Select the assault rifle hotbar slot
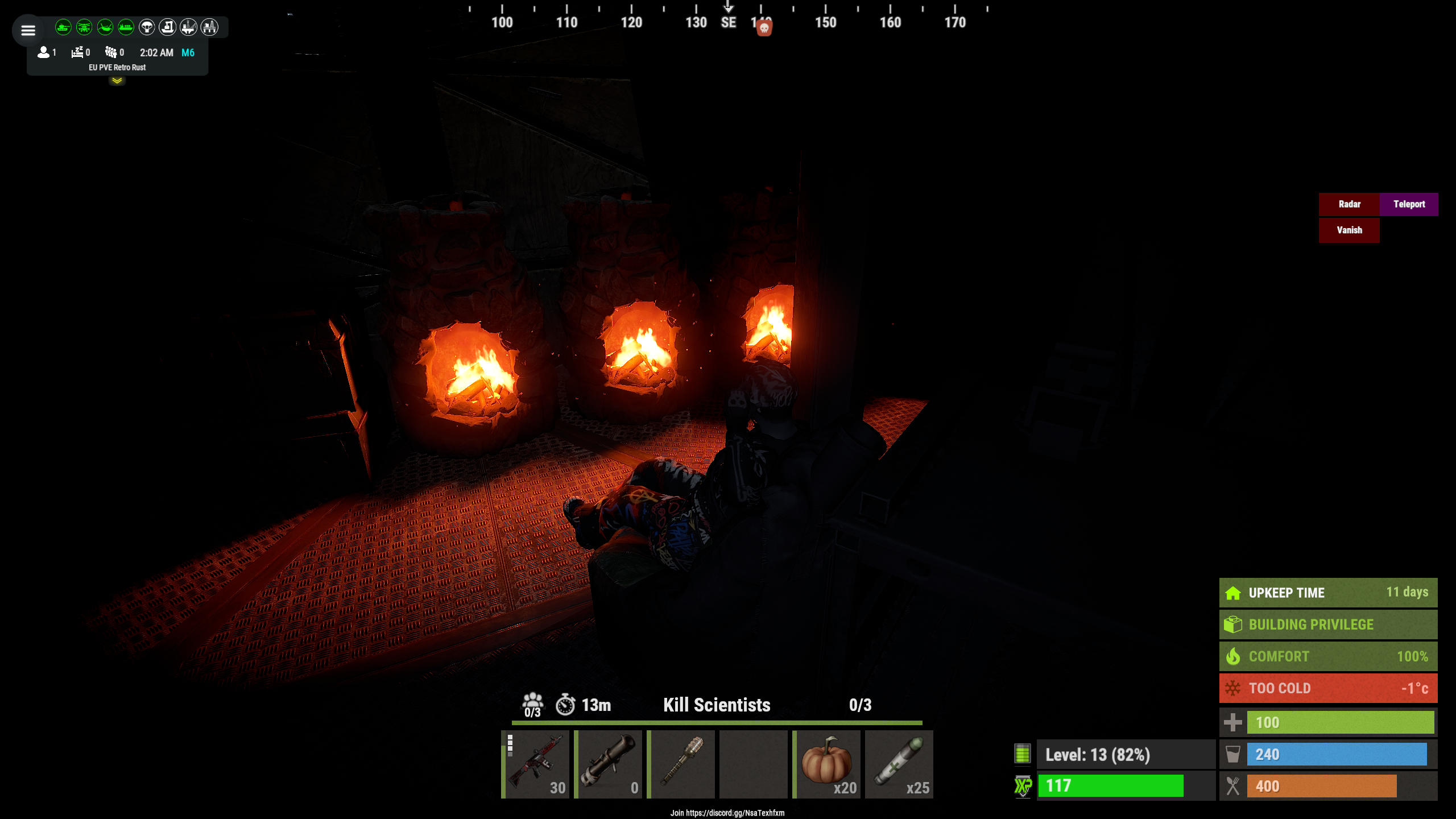Viewport: 1456px width, 819px height. tap(536, 764)
